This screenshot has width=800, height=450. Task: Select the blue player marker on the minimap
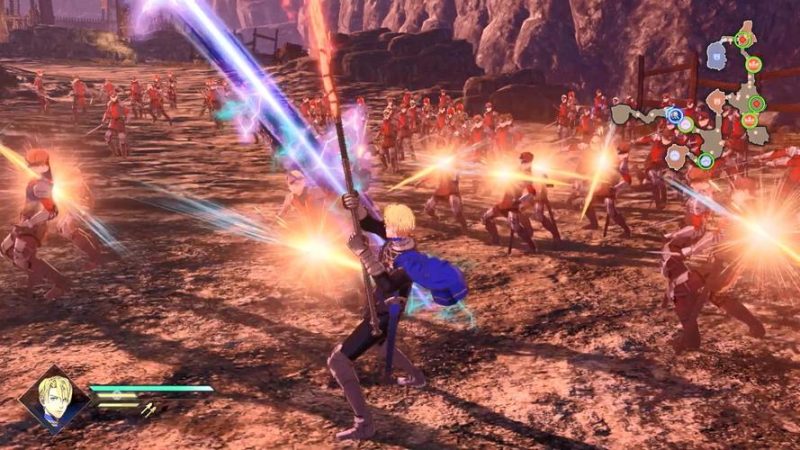click(x=675, y=116)
